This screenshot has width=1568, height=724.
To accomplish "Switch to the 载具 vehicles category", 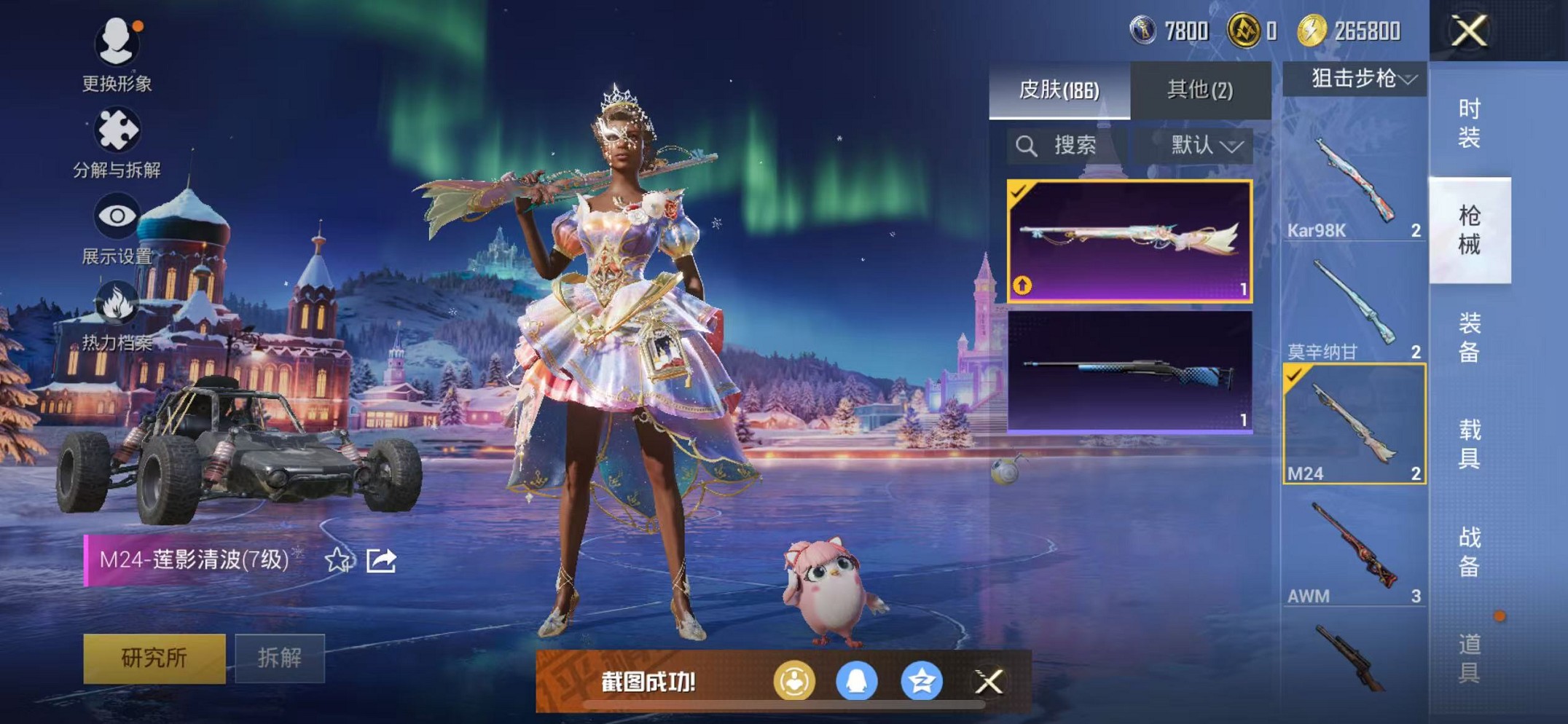I will pyautogui.click(x=1469, y=444).
